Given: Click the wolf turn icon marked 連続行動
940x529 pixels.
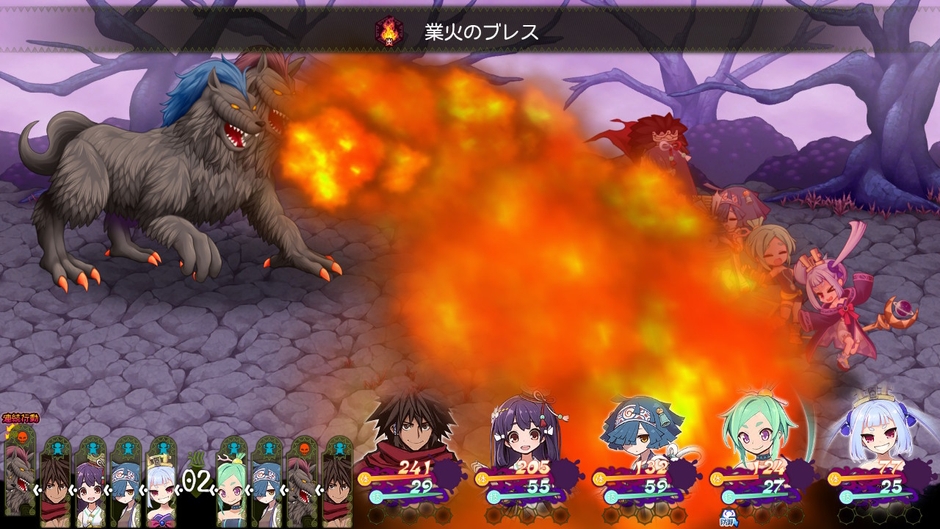Looking at the screenshot, I should click(20, 470).
